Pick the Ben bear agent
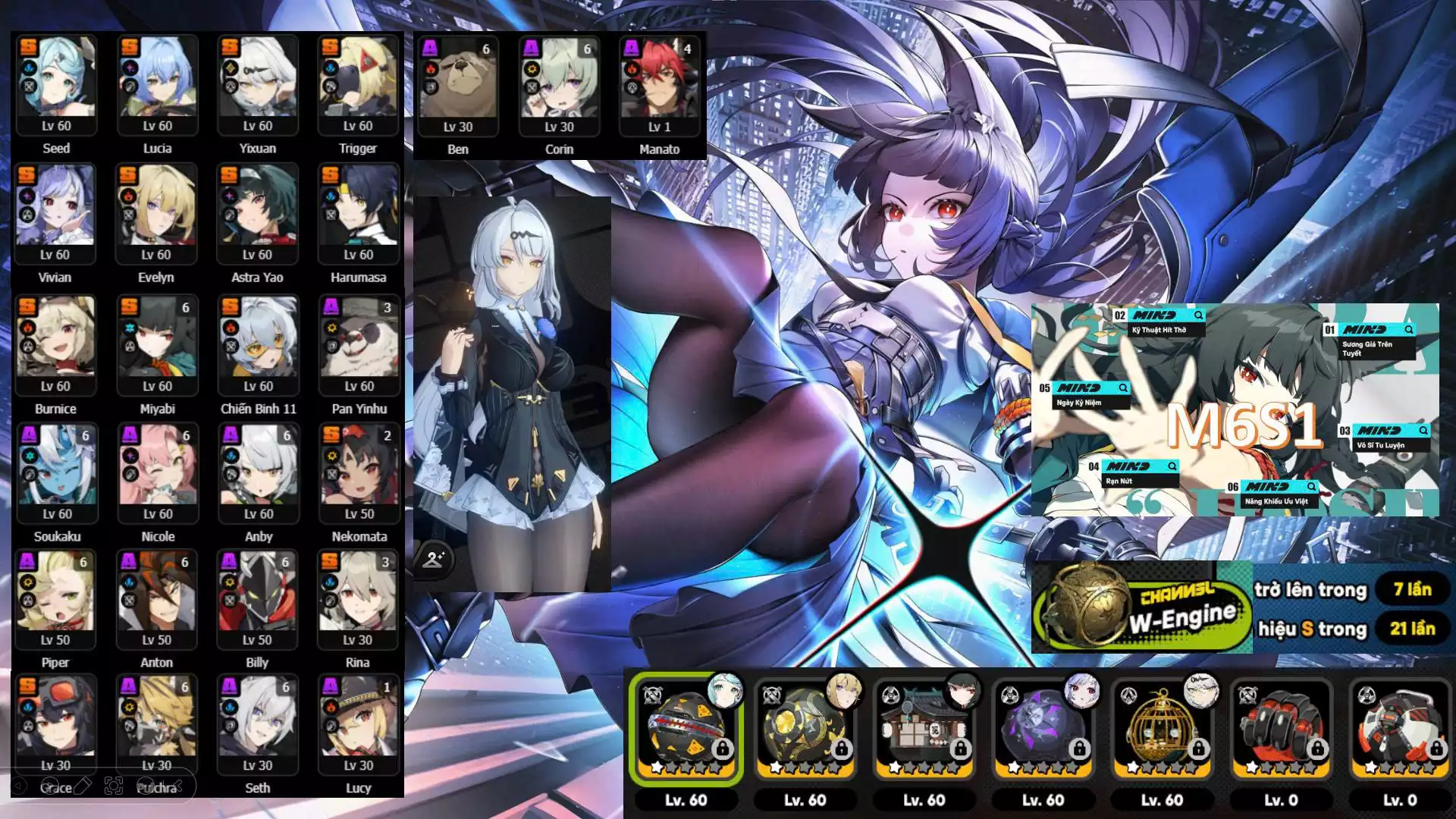The height and width of the screenshot is (819, 1456). point(458,86)
